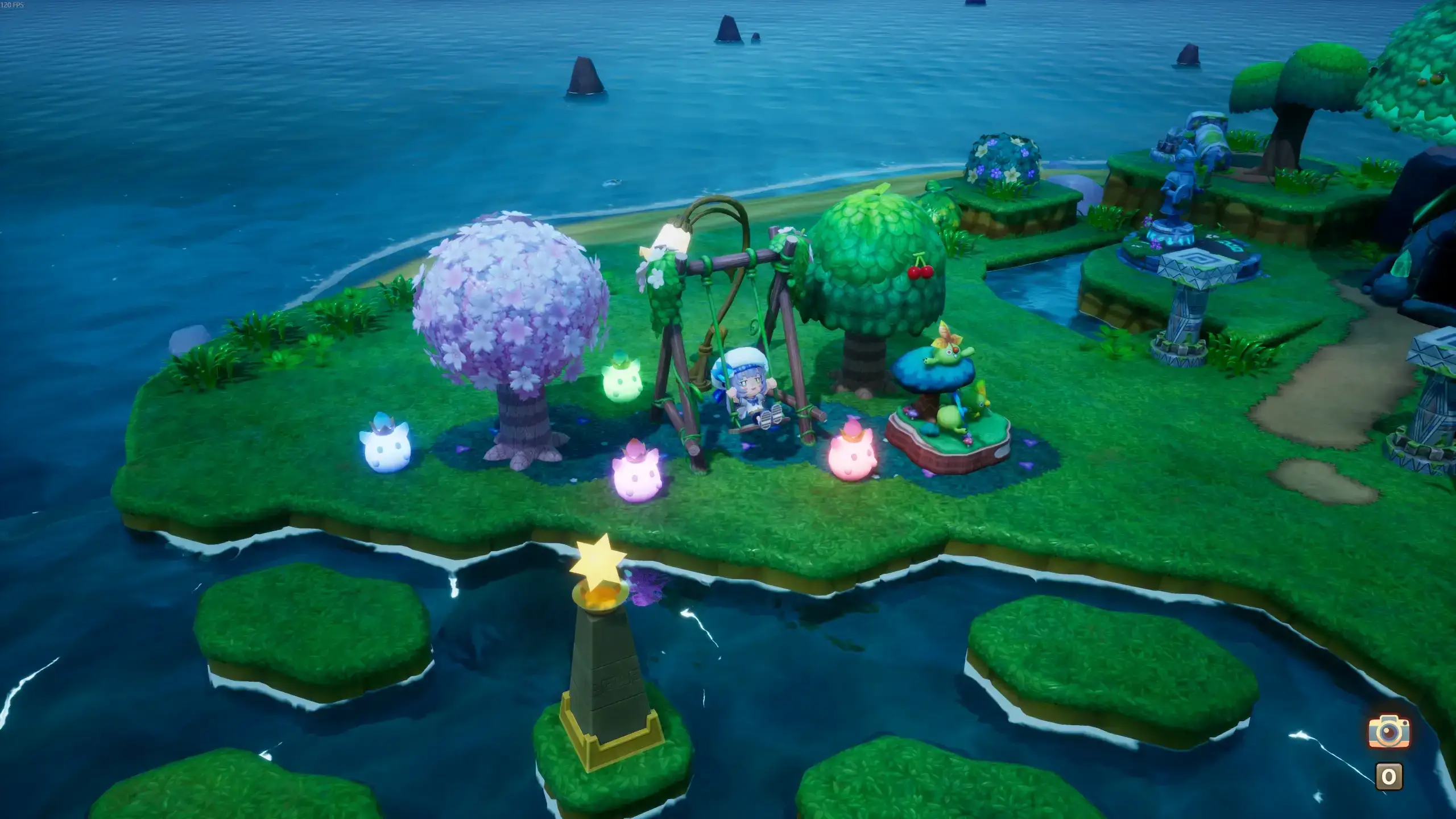Open the camera photo mode icon
The width and height of the screenshot is (1456, 819).
tap(1389, 731)
